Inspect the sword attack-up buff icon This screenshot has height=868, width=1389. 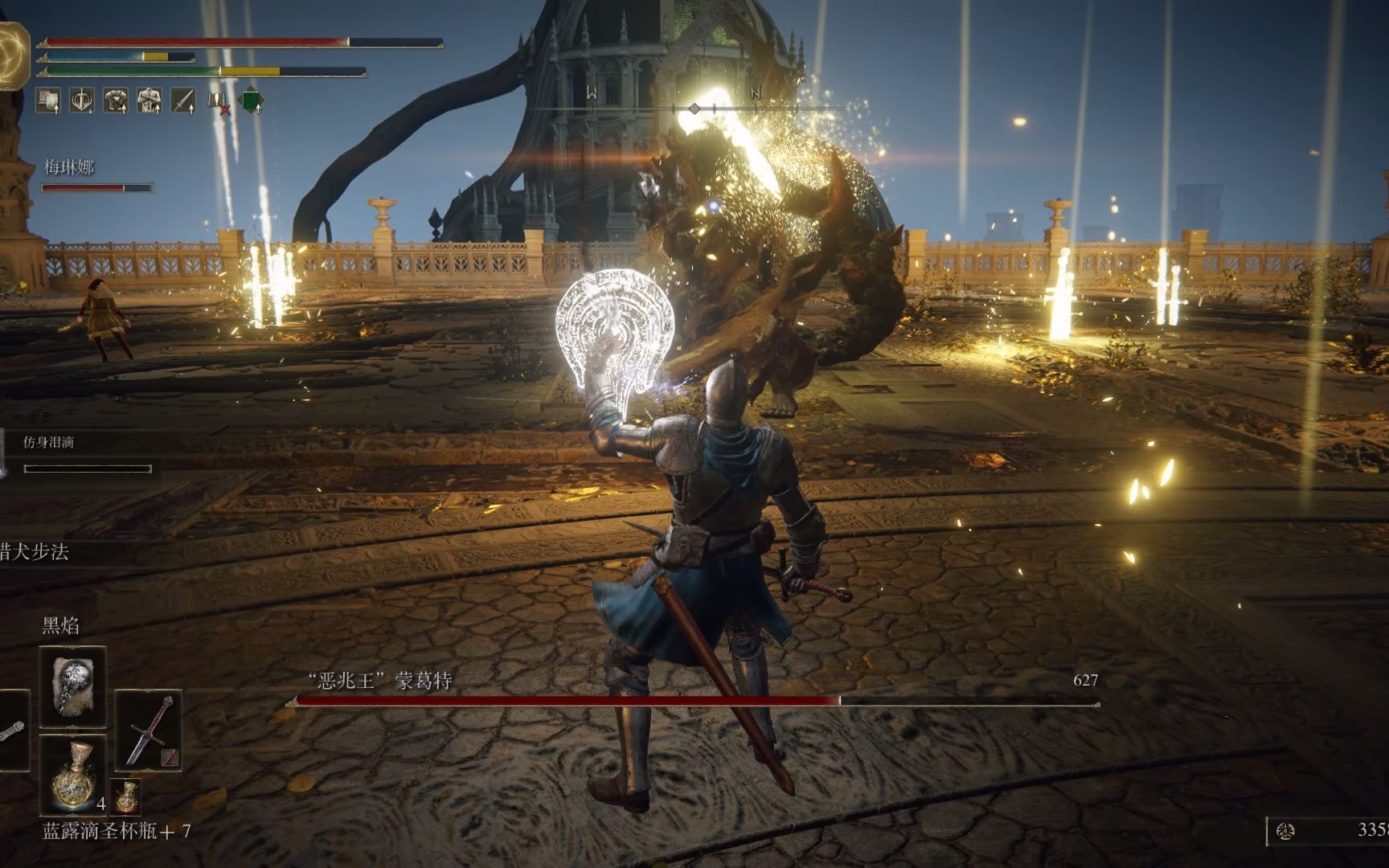183,100
